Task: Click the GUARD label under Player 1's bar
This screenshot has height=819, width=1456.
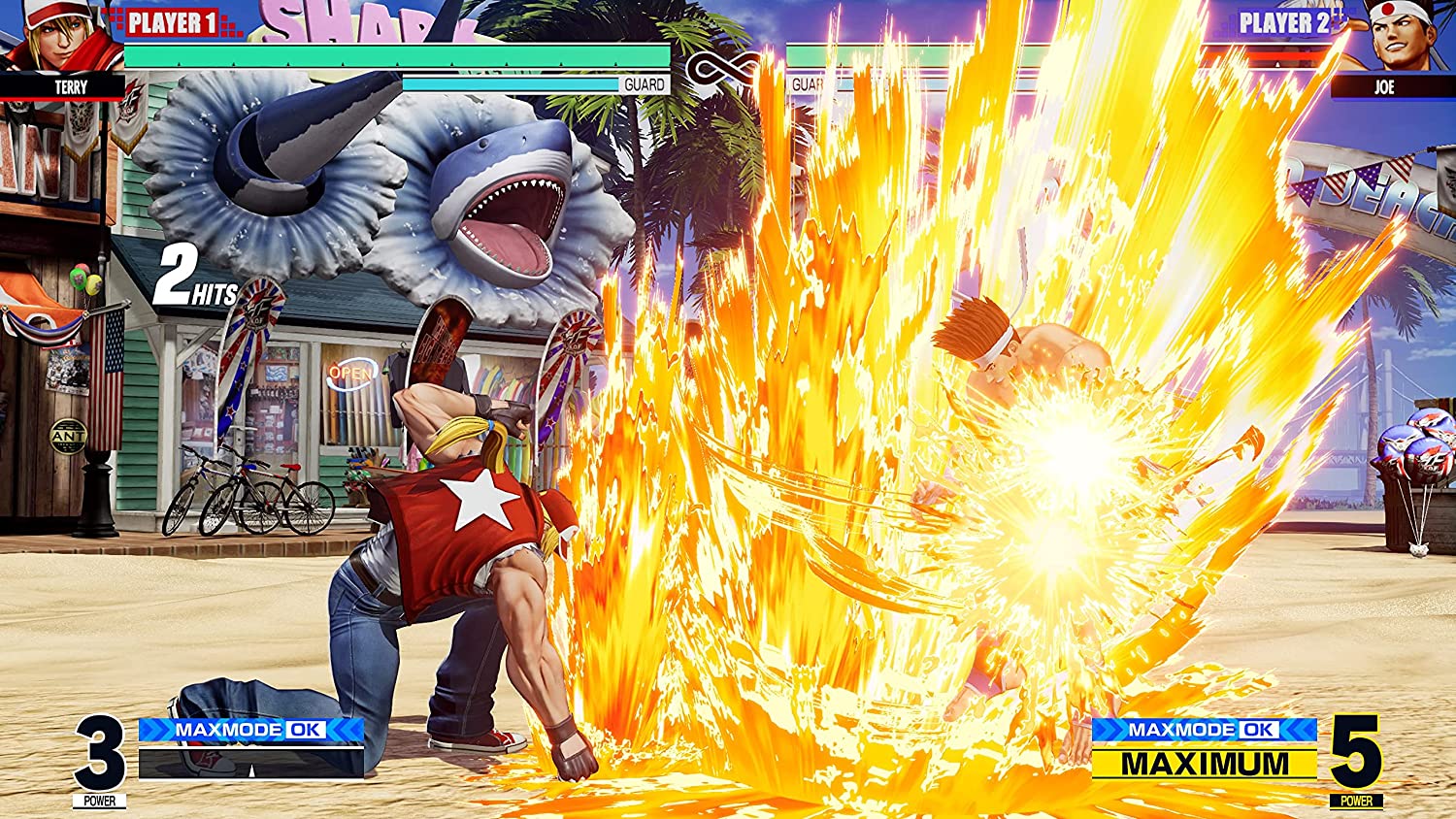Action: tap(646, 83)
